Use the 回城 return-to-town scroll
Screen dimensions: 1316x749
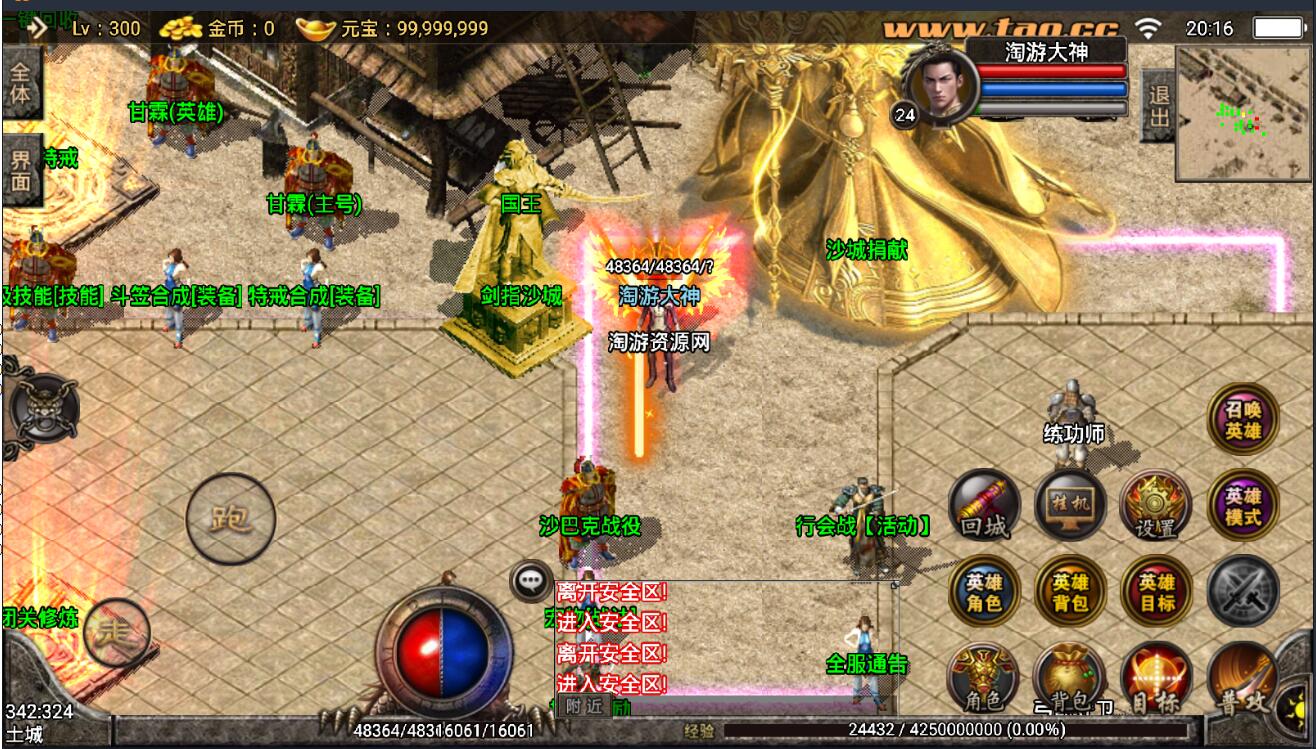[x=984, y=506]
